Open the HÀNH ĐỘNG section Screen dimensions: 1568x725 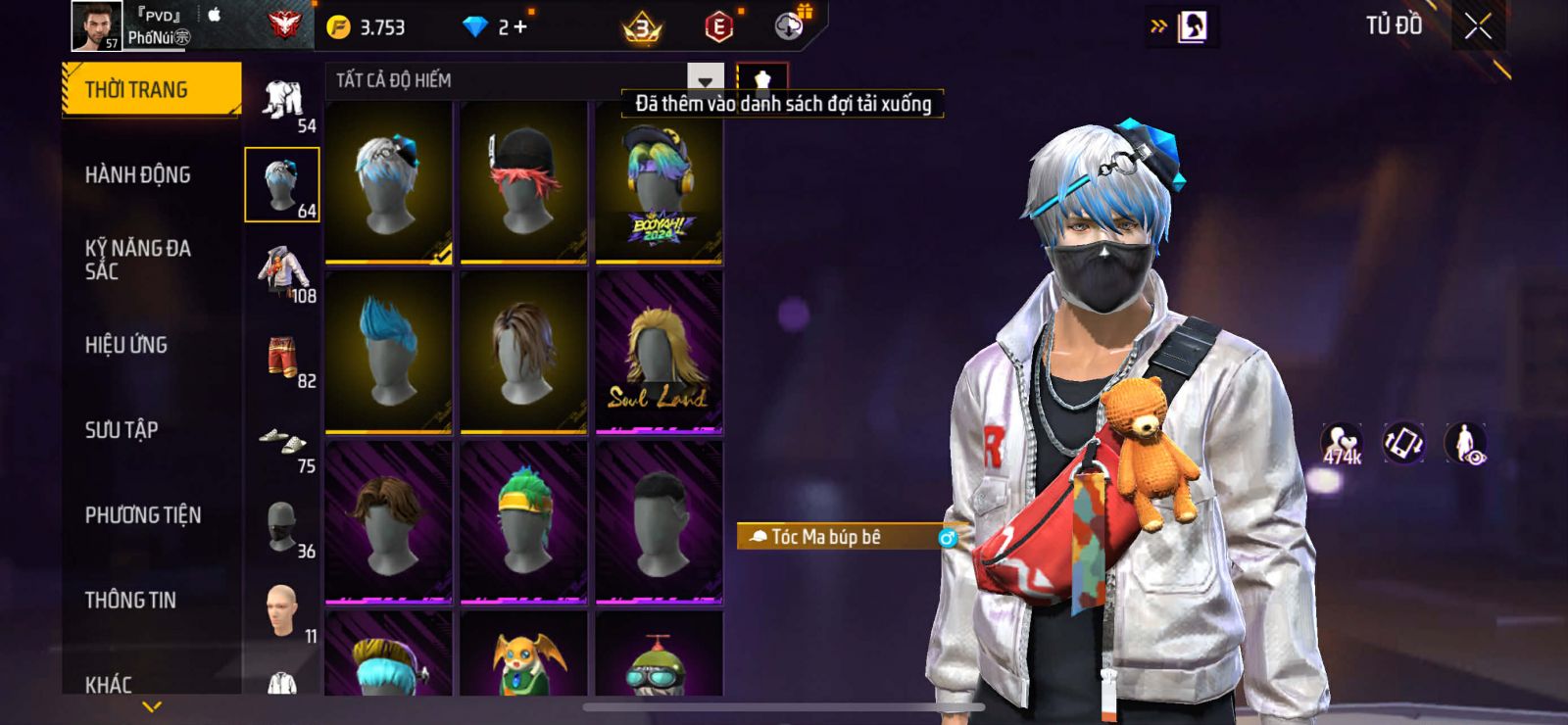pos(137,174)
